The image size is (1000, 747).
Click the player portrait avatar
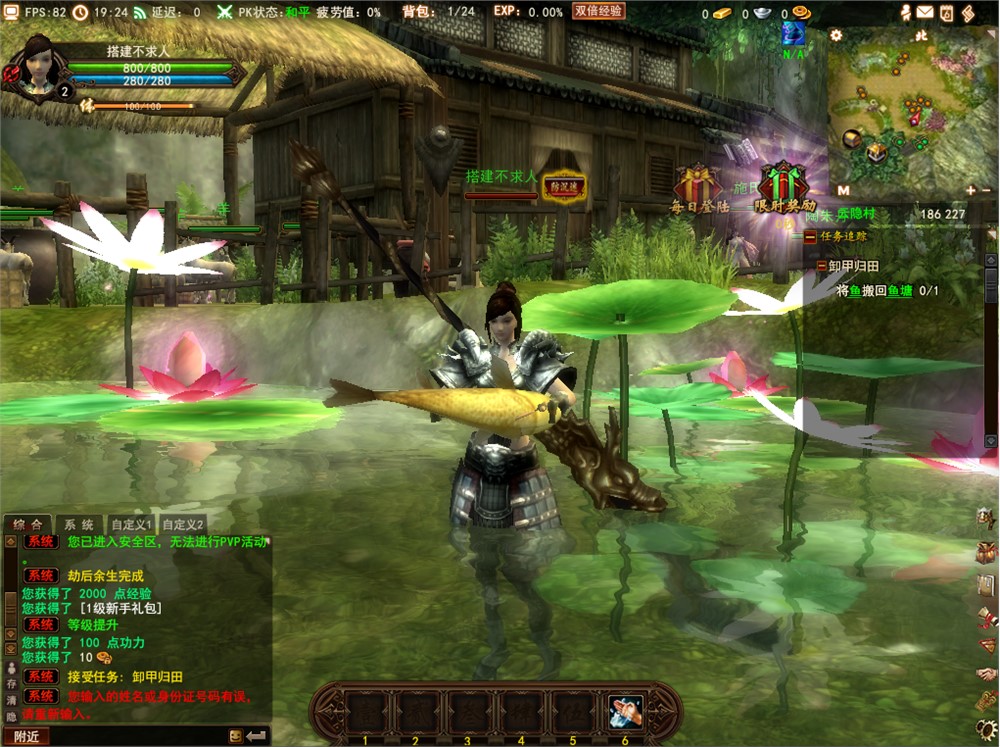(x=38, y=65)
